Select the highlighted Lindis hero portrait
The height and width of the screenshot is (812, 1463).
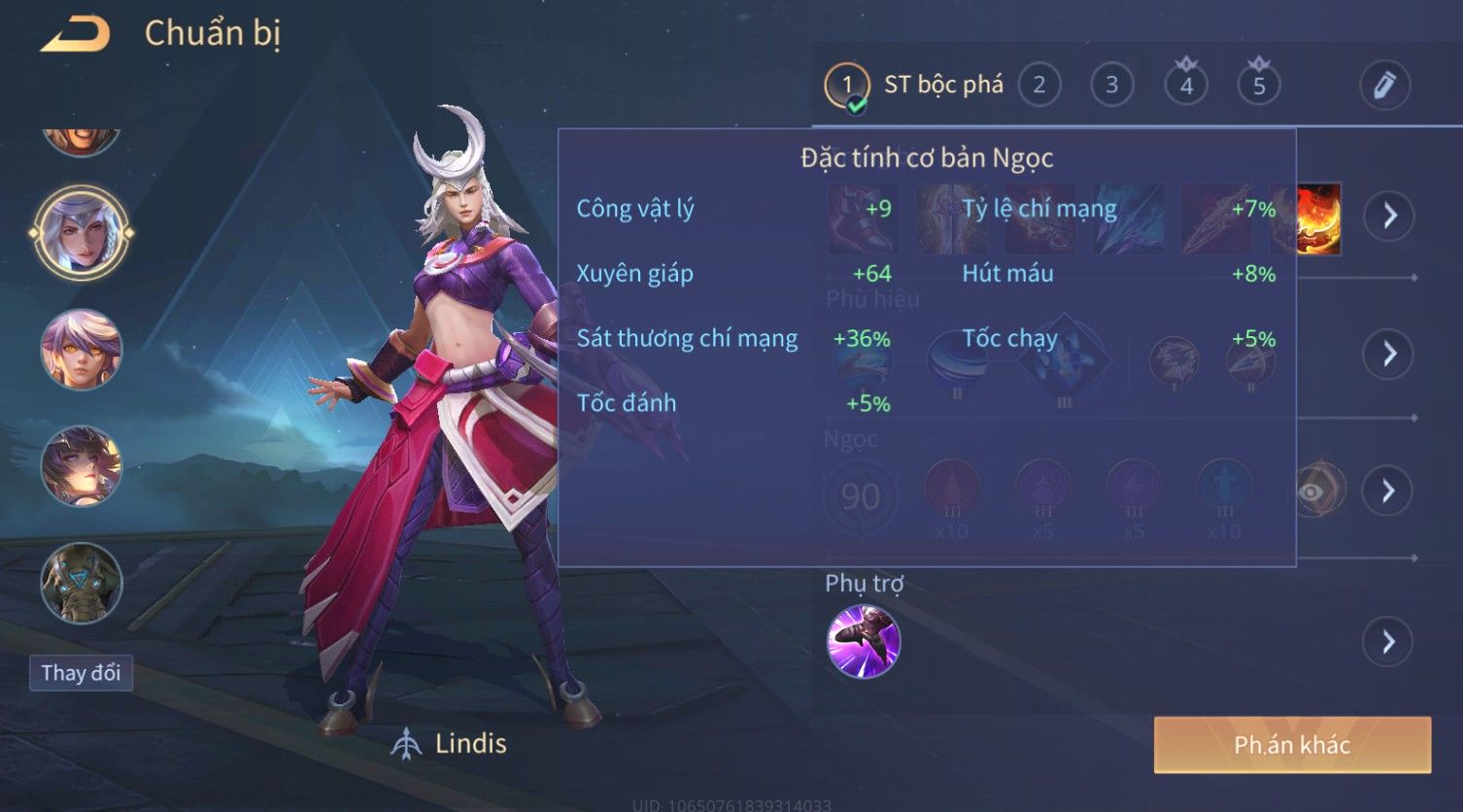point(82,233)
